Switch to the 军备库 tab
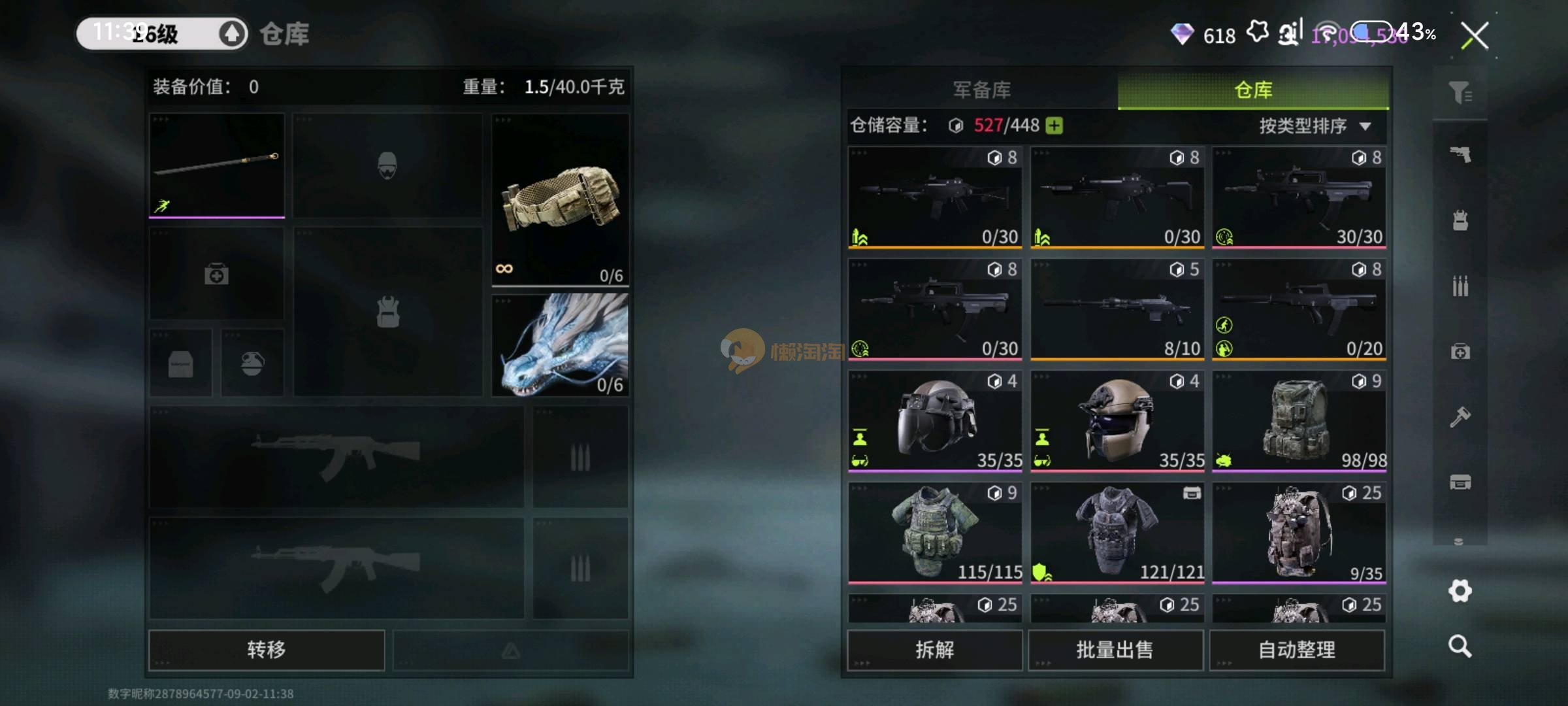The image size is (1568, 706). pos(981,90)
